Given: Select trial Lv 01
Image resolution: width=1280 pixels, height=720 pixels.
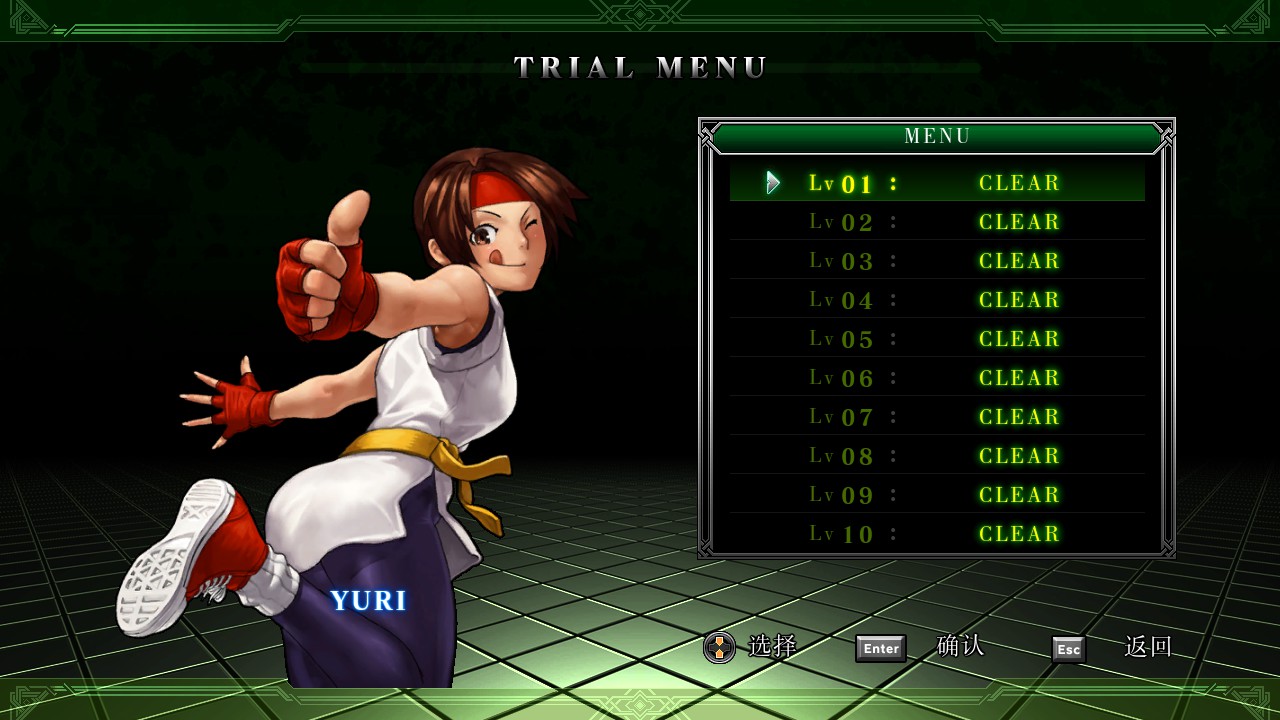Looking at the screenshot, I should tap(936, 183).
